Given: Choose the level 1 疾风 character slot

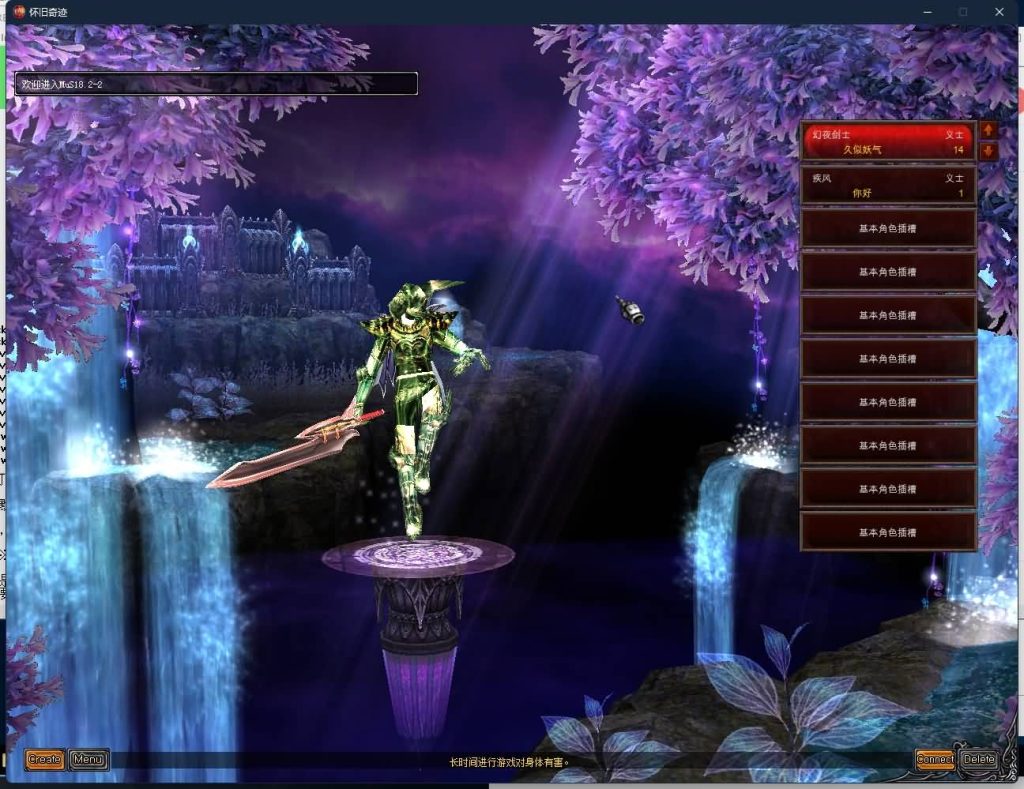Looking at the screenshot, I should [888, 185].
